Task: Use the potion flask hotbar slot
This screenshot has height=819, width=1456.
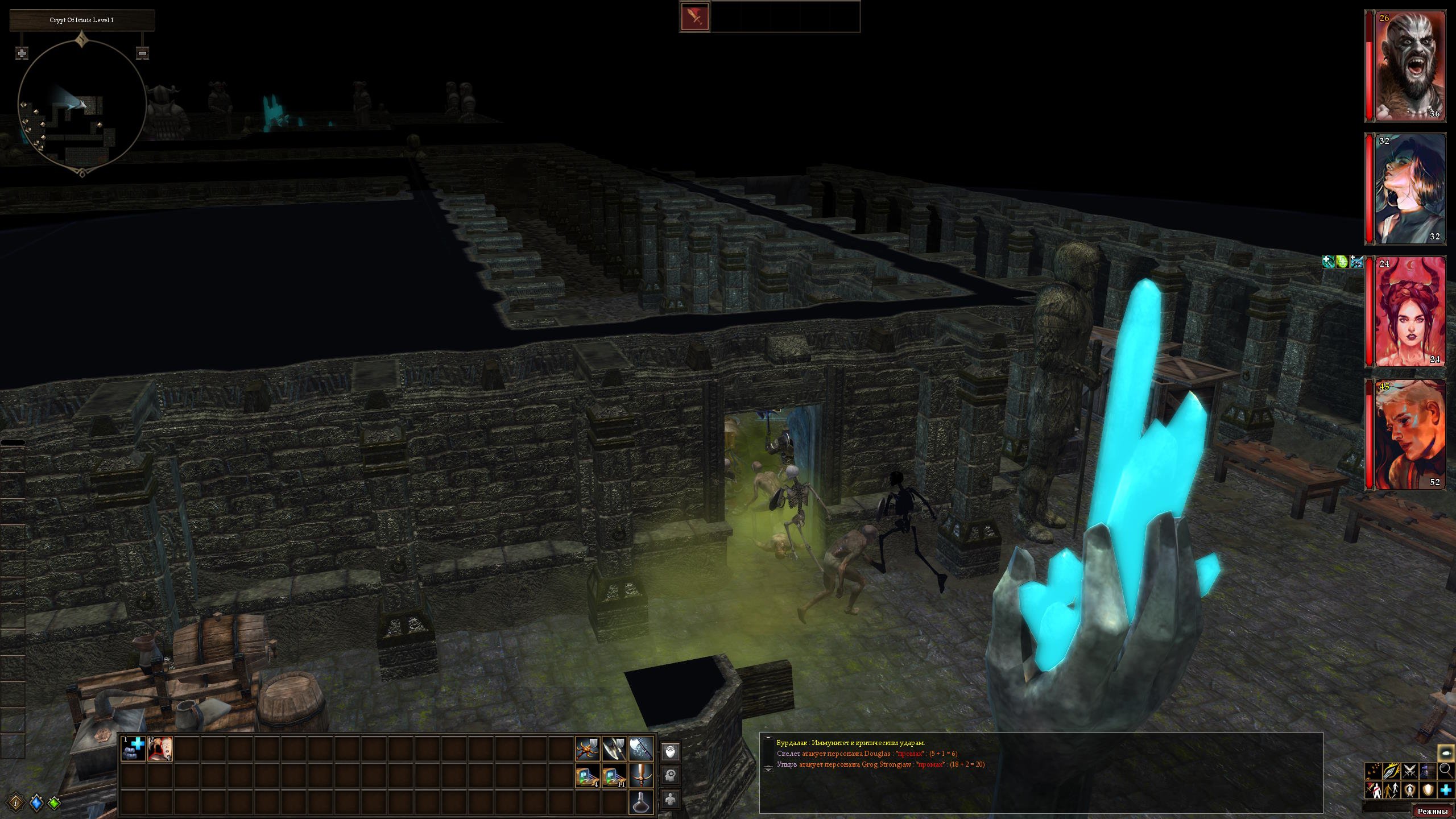Action: click(641, 802)
